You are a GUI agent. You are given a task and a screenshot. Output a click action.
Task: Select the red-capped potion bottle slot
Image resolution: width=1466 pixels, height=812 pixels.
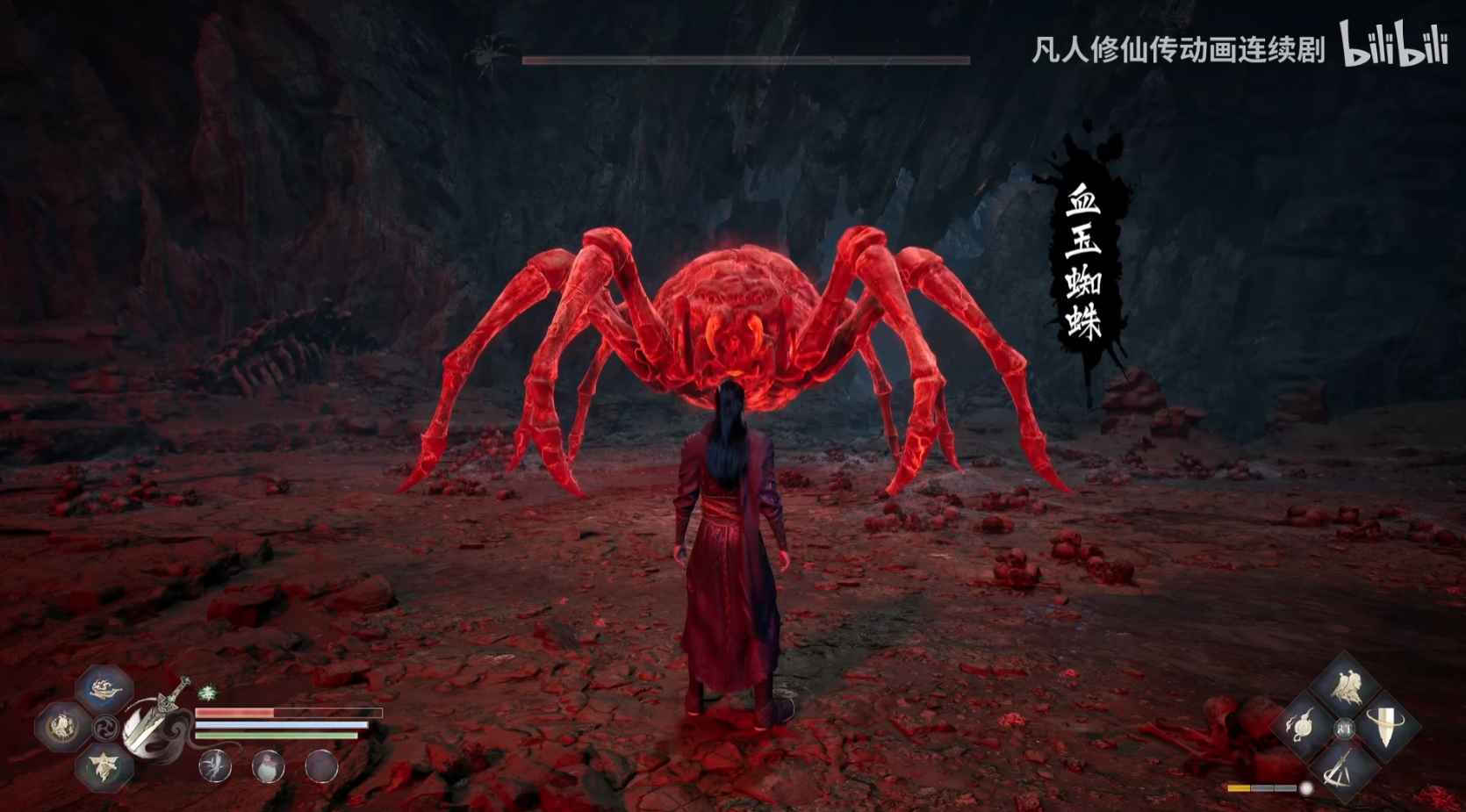pos(268,766)
